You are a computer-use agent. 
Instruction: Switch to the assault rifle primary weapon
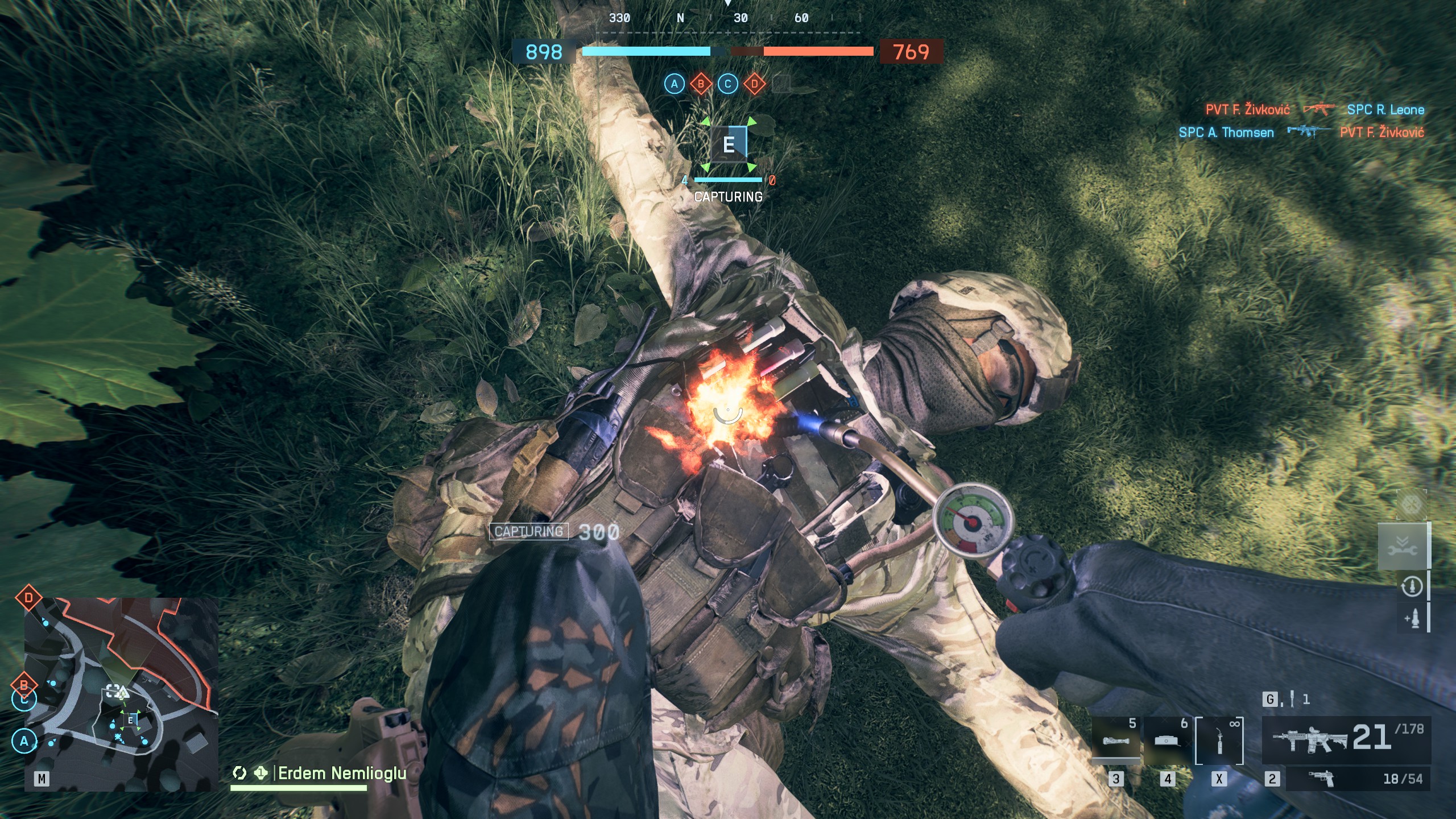point(1346,738)
